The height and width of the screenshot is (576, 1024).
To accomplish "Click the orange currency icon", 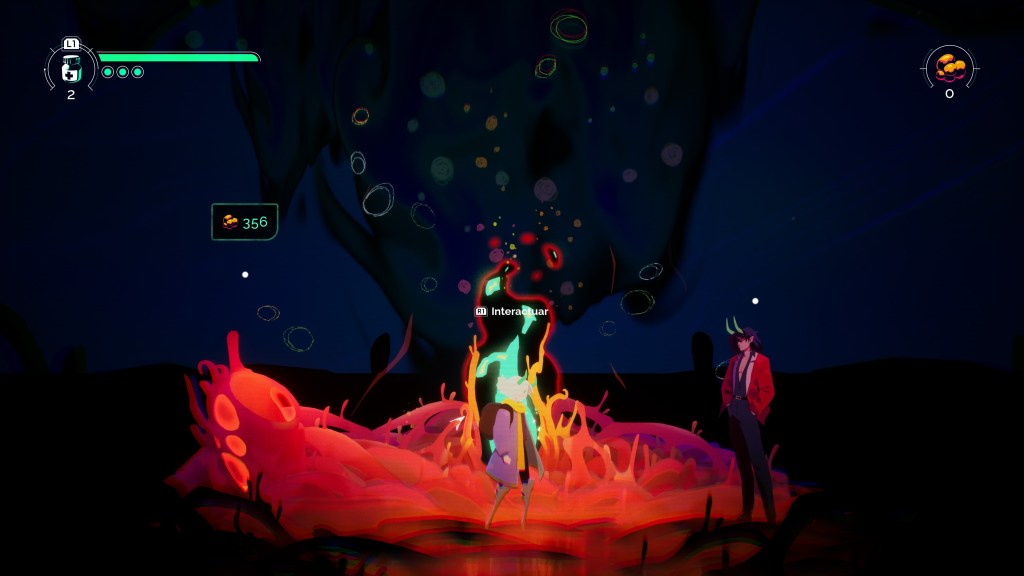I will point(949,68).
